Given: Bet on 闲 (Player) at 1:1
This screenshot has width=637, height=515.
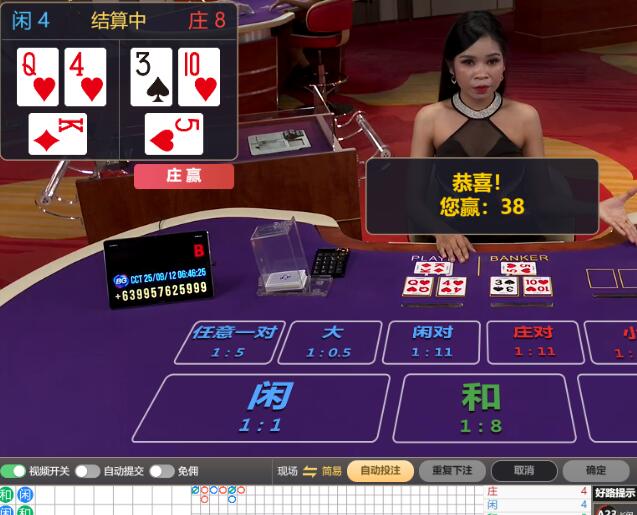Looking at the screenshot, I should click(262, 407).
